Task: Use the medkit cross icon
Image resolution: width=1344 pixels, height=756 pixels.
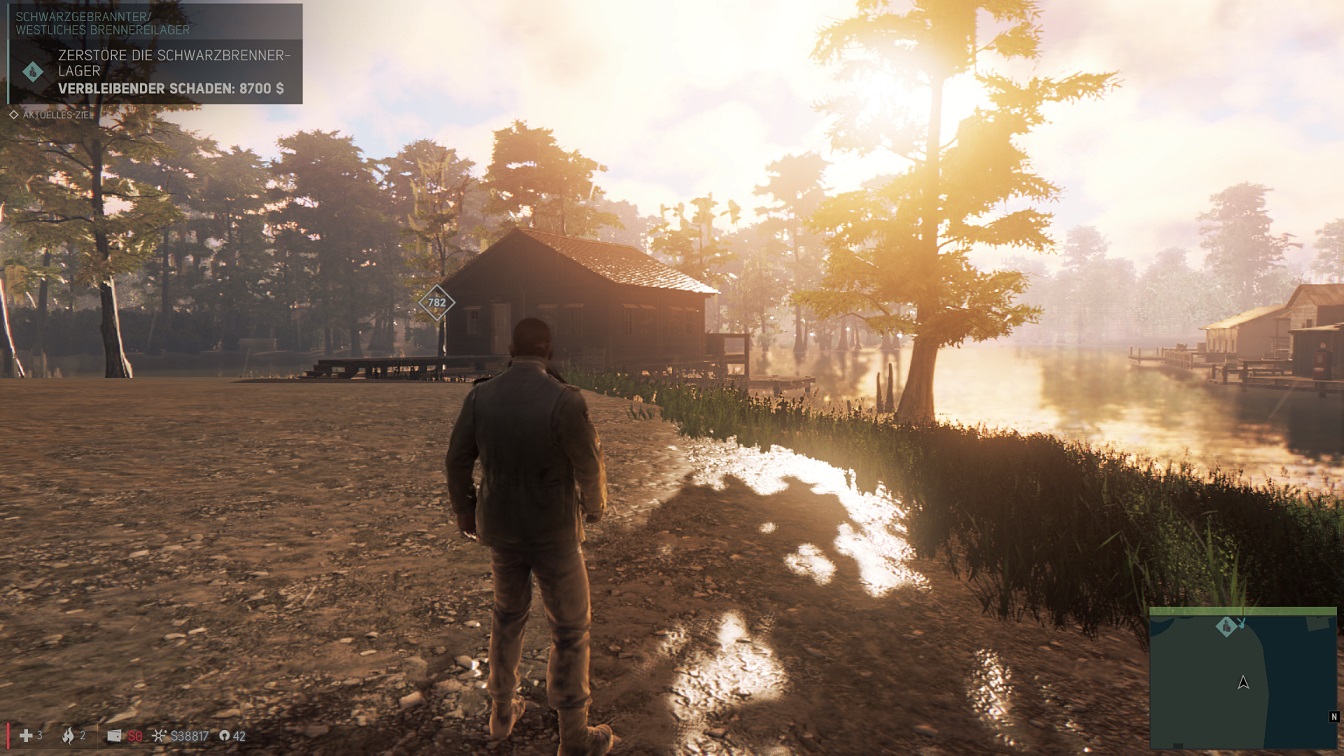Action: (26, 736)
